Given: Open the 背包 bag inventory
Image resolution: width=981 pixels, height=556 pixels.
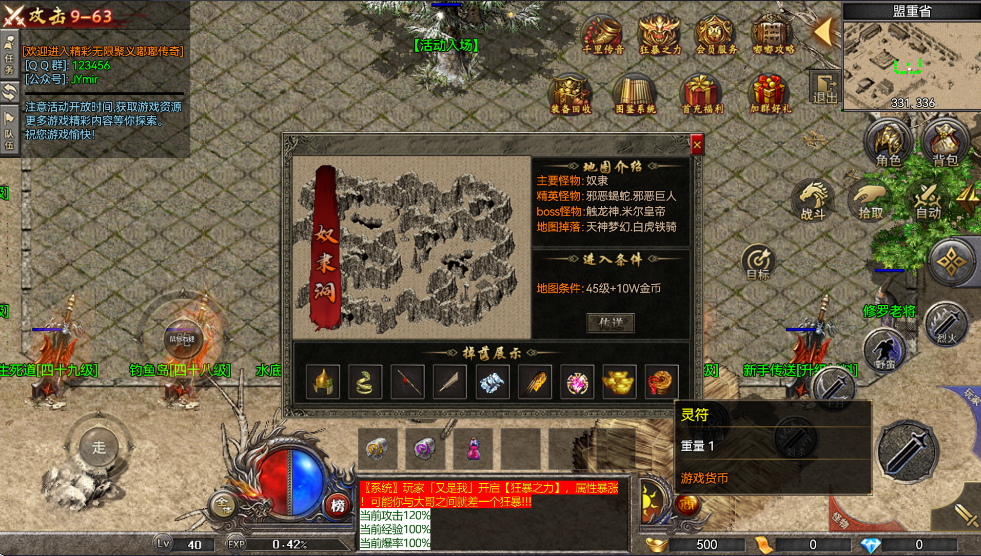Looking at the screenshot, I should [x=944, y=145].
